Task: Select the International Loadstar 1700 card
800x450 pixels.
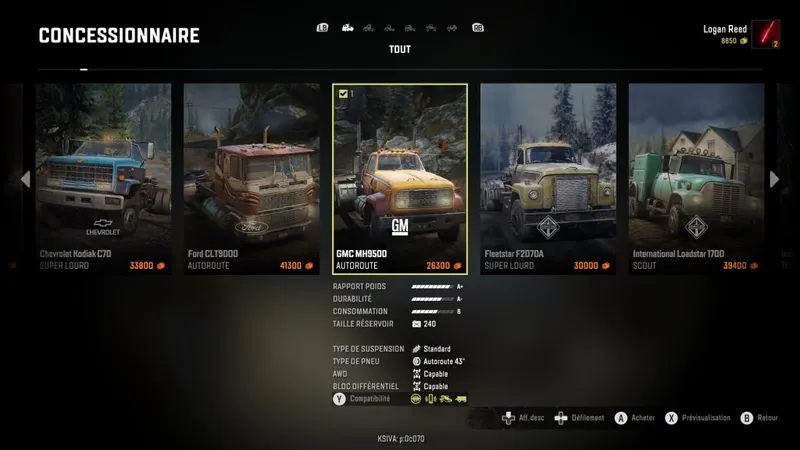Action: (696, 178)
